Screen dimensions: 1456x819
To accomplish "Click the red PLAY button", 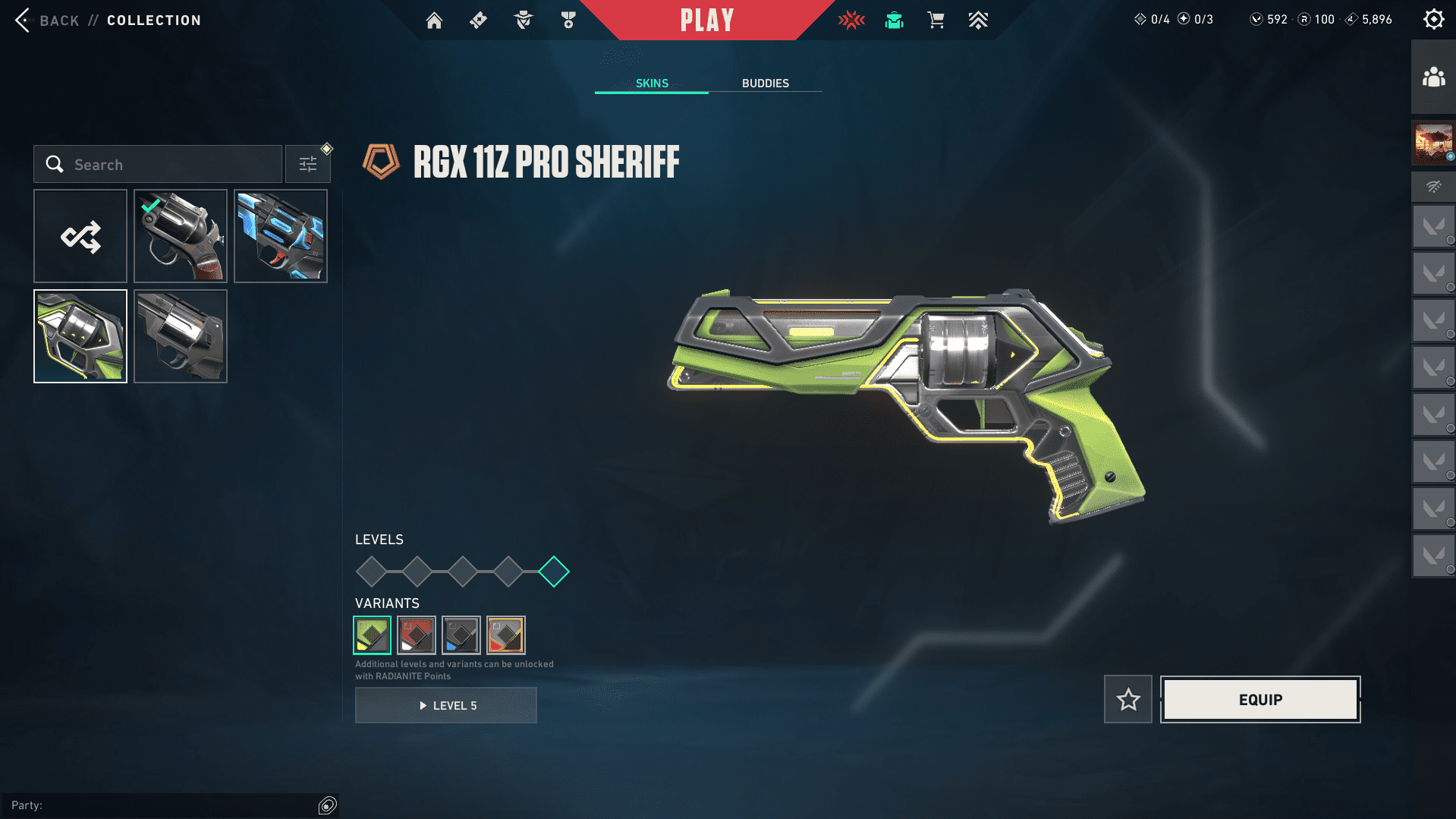I will pos(706,20).
